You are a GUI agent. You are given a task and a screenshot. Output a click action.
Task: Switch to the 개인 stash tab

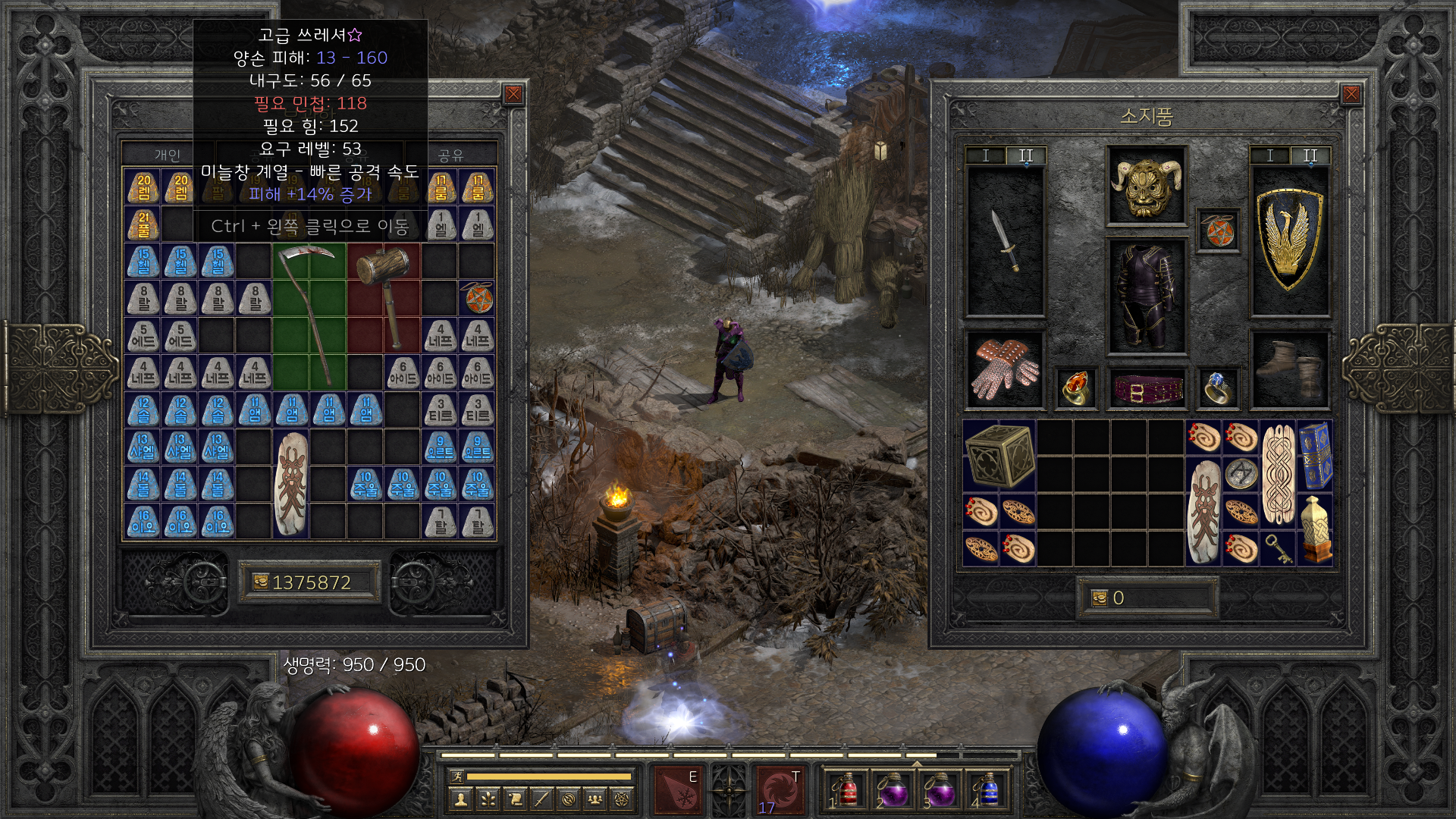click(x=168, y=155)
